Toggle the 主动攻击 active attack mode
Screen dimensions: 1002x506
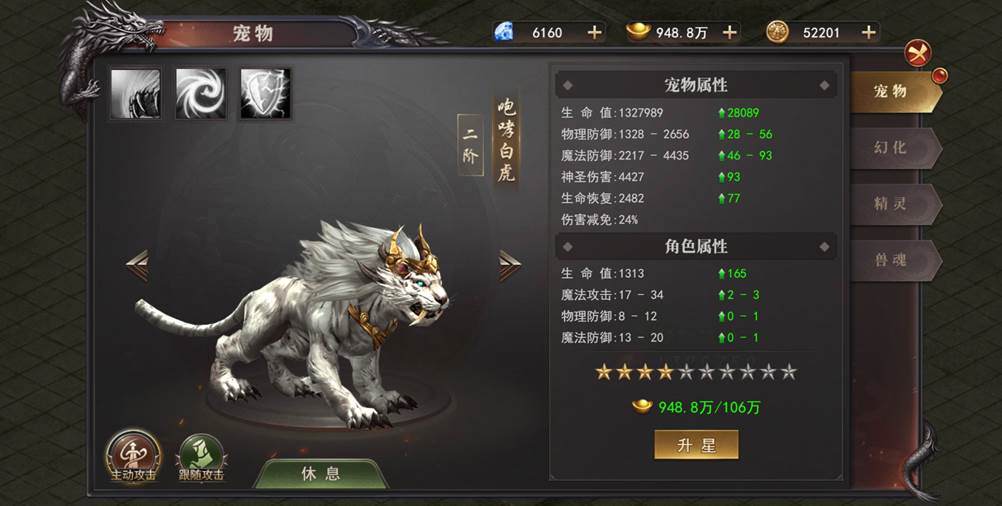(x=134, y=457)
